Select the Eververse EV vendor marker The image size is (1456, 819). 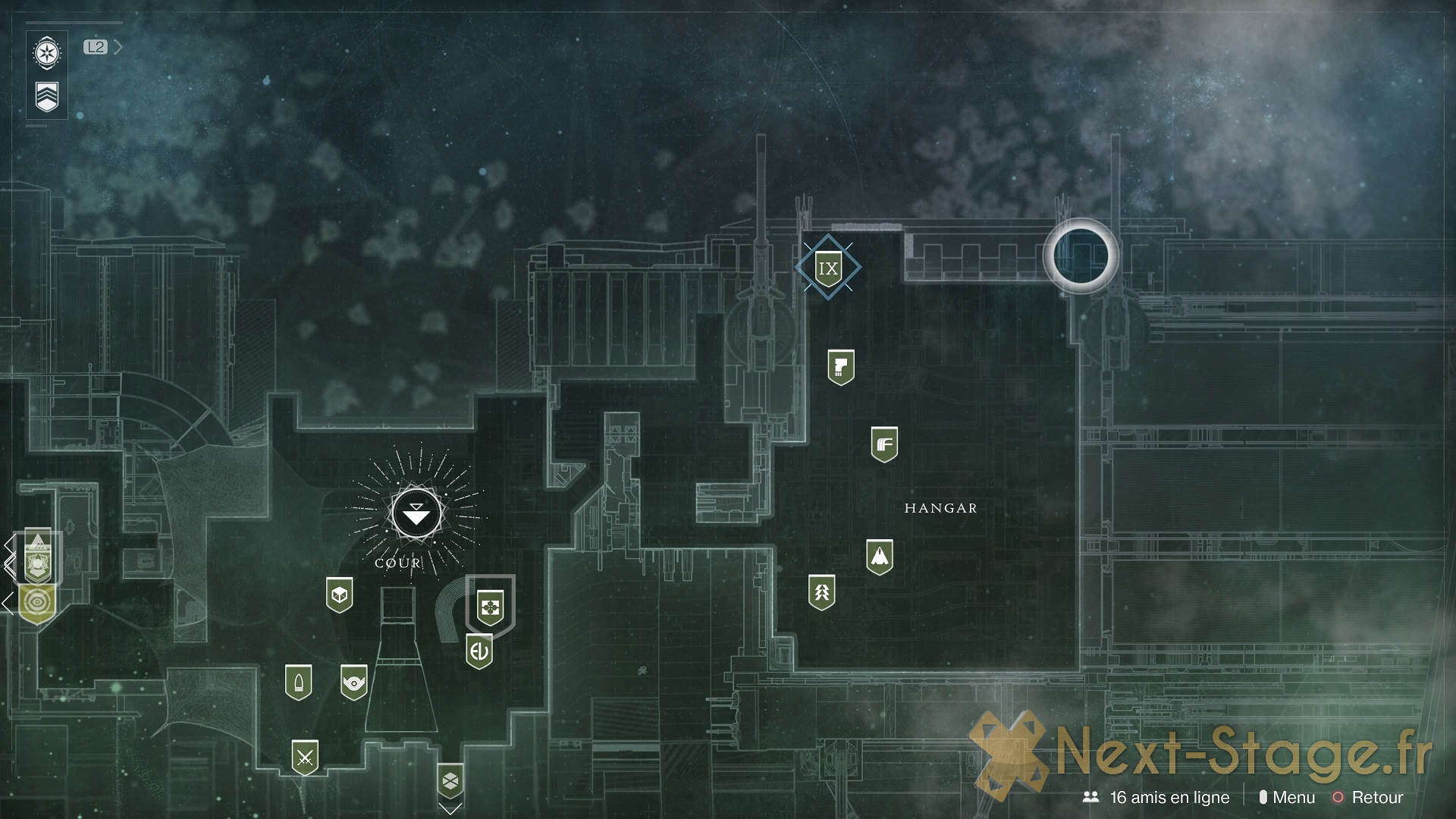pos(479,651)
